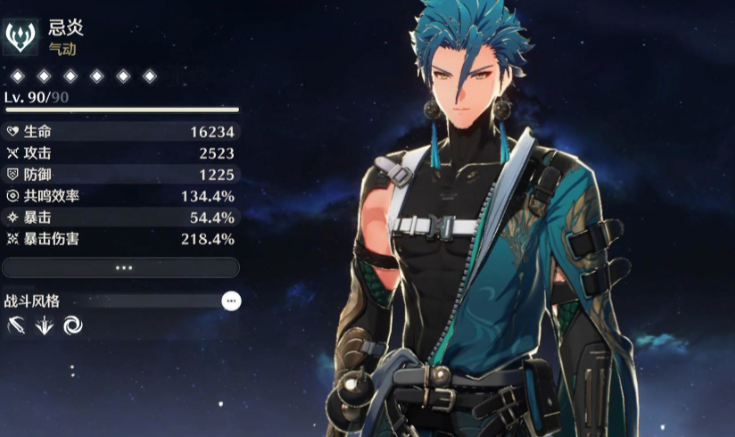Select the downward arrow combat style icon
The width and height of the screenshot is (735, 437).
click(x=44, y=325)
